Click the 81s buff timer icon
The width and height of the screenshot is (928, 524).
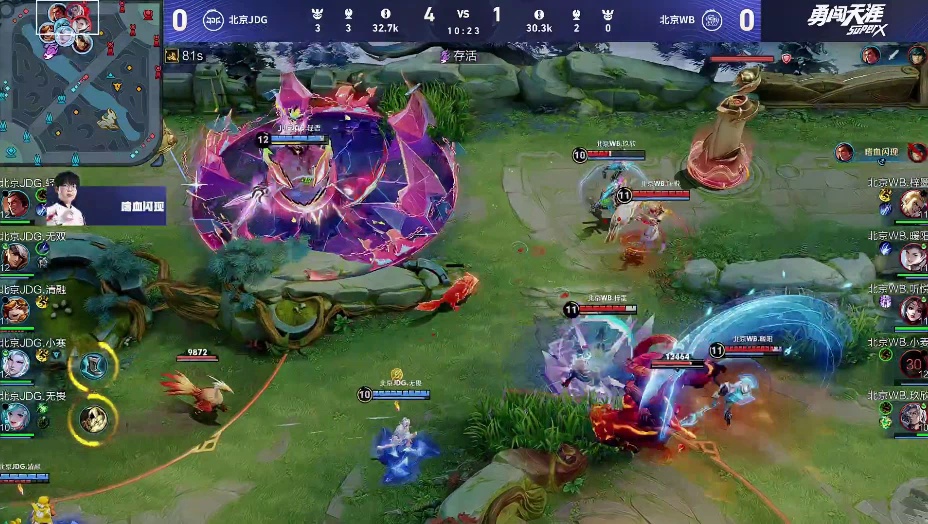click(x=172, y=56)
